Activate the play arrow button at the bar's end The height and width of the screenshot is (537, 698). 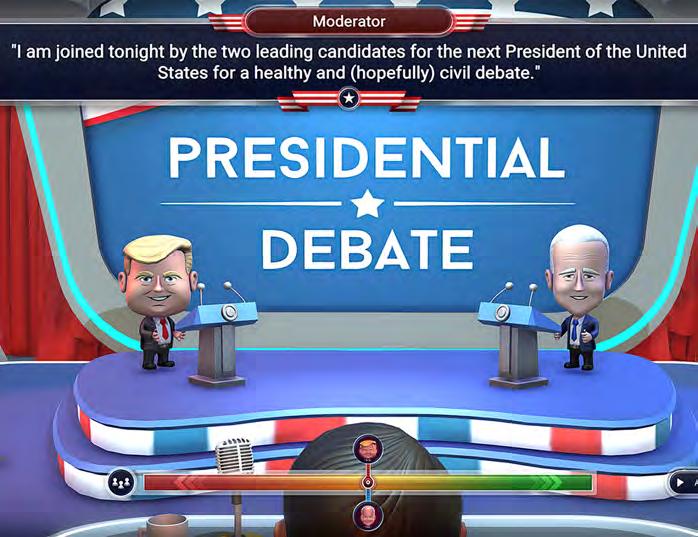coord(681,482)
